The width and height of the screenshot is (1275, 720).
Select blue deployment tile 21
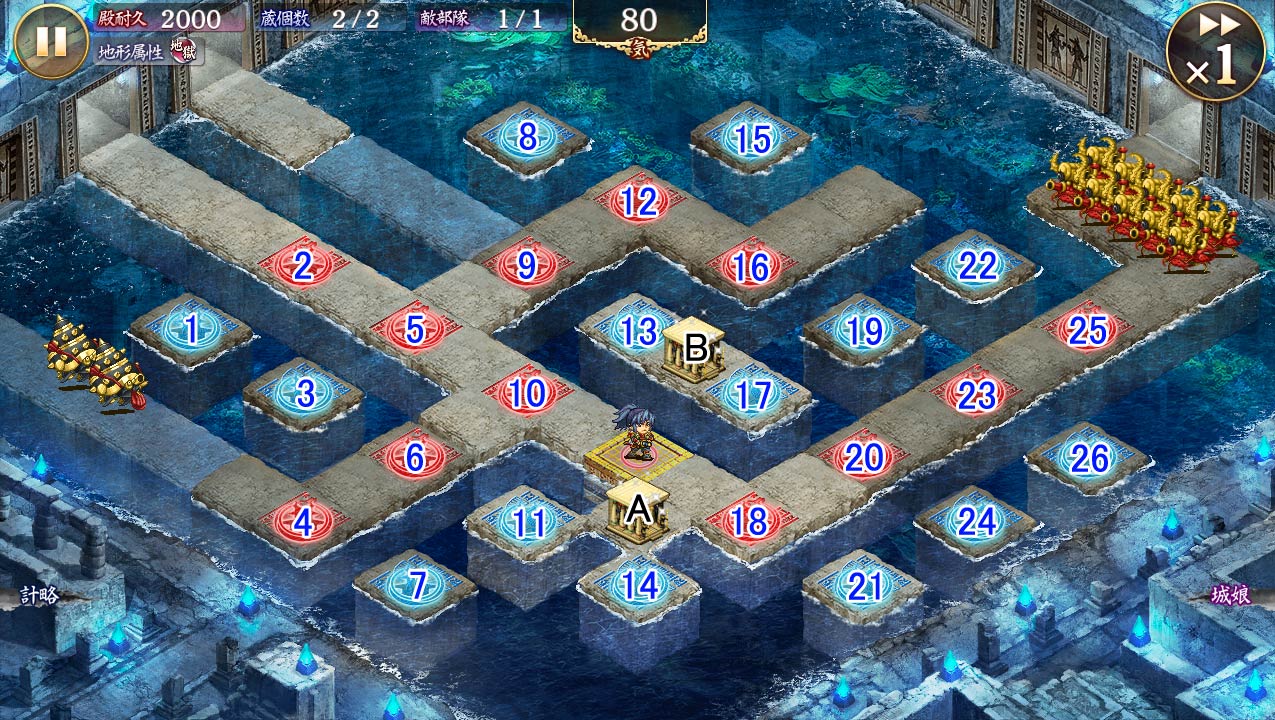coord(863,586)
